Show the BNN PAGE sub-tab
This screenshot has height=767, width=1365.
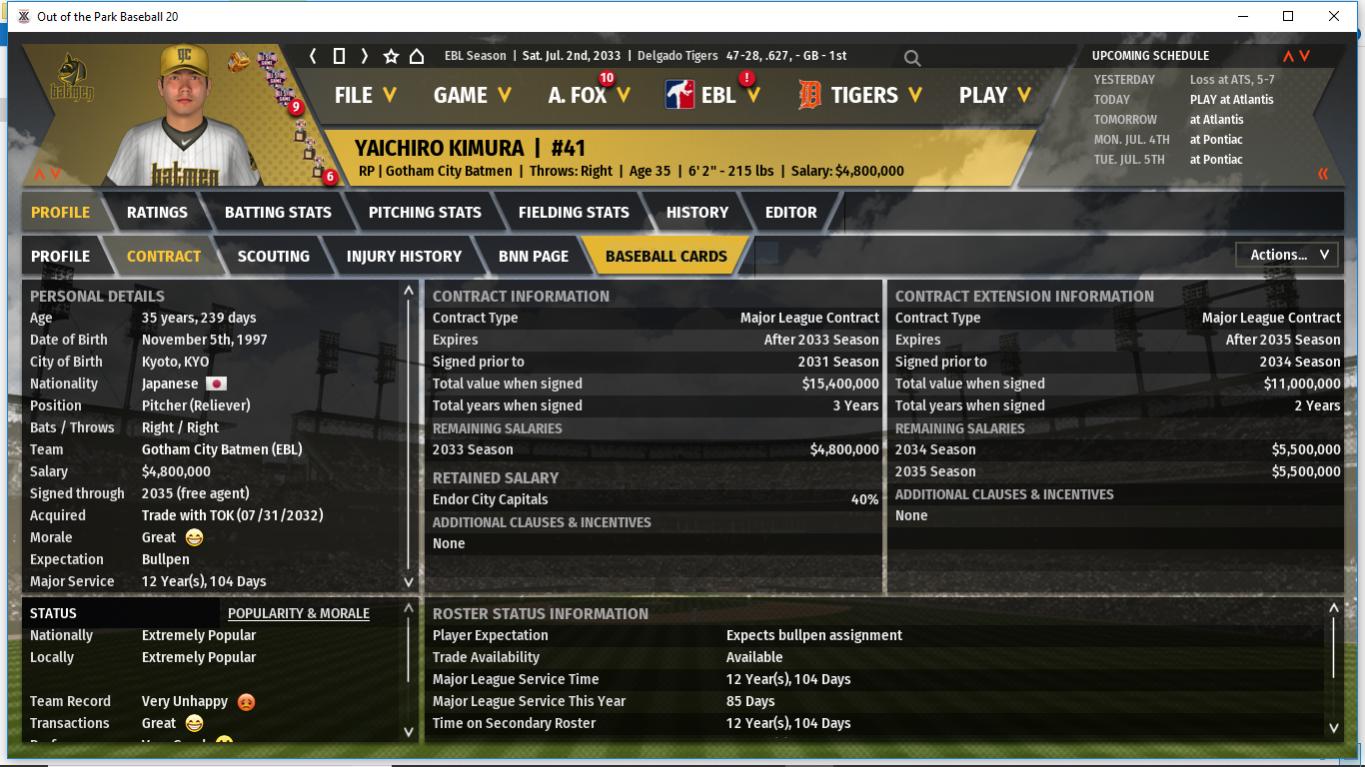[x=533, y=256]
